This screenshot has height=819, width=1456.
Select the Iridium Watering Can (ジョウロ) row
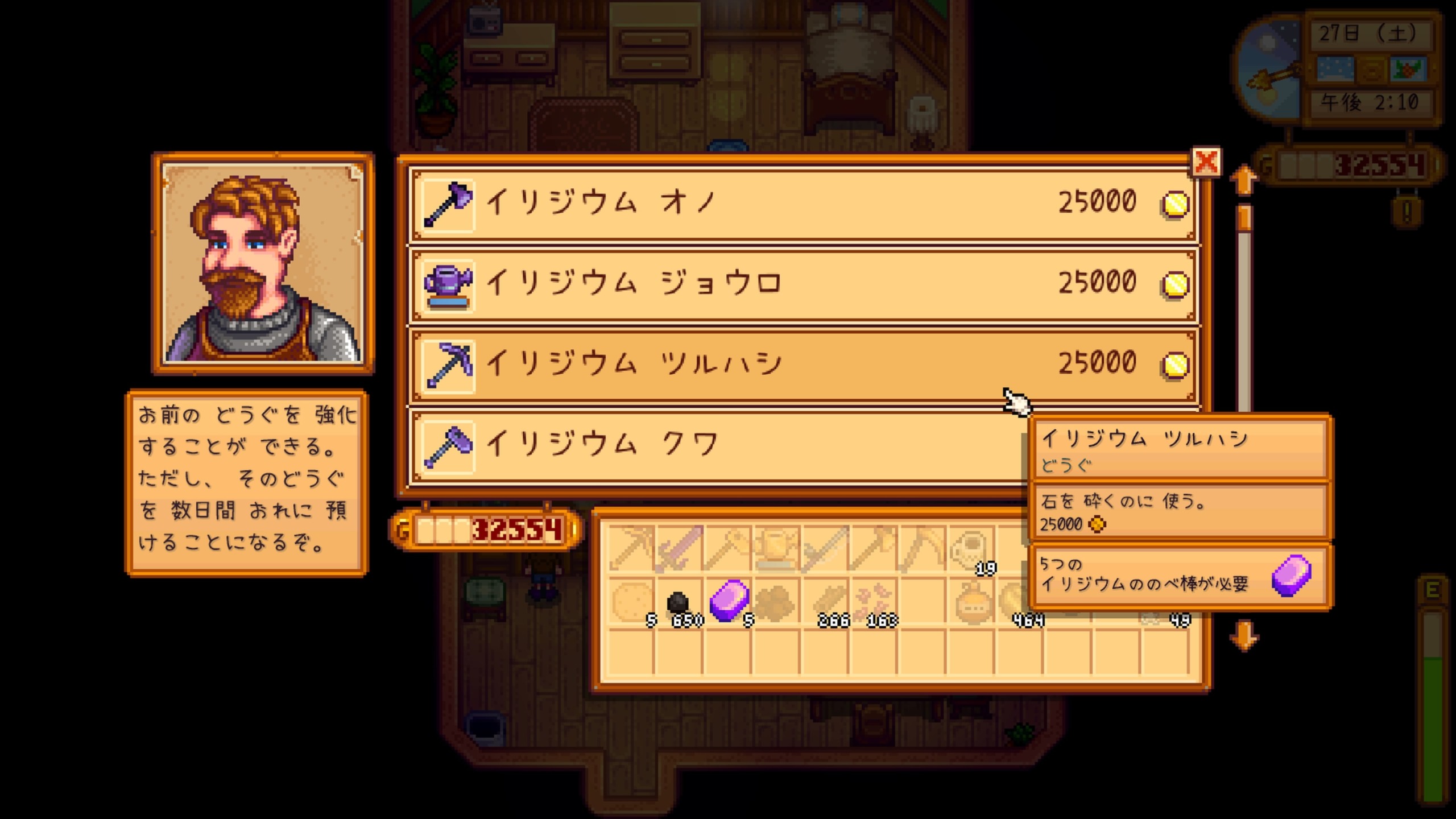802,284
